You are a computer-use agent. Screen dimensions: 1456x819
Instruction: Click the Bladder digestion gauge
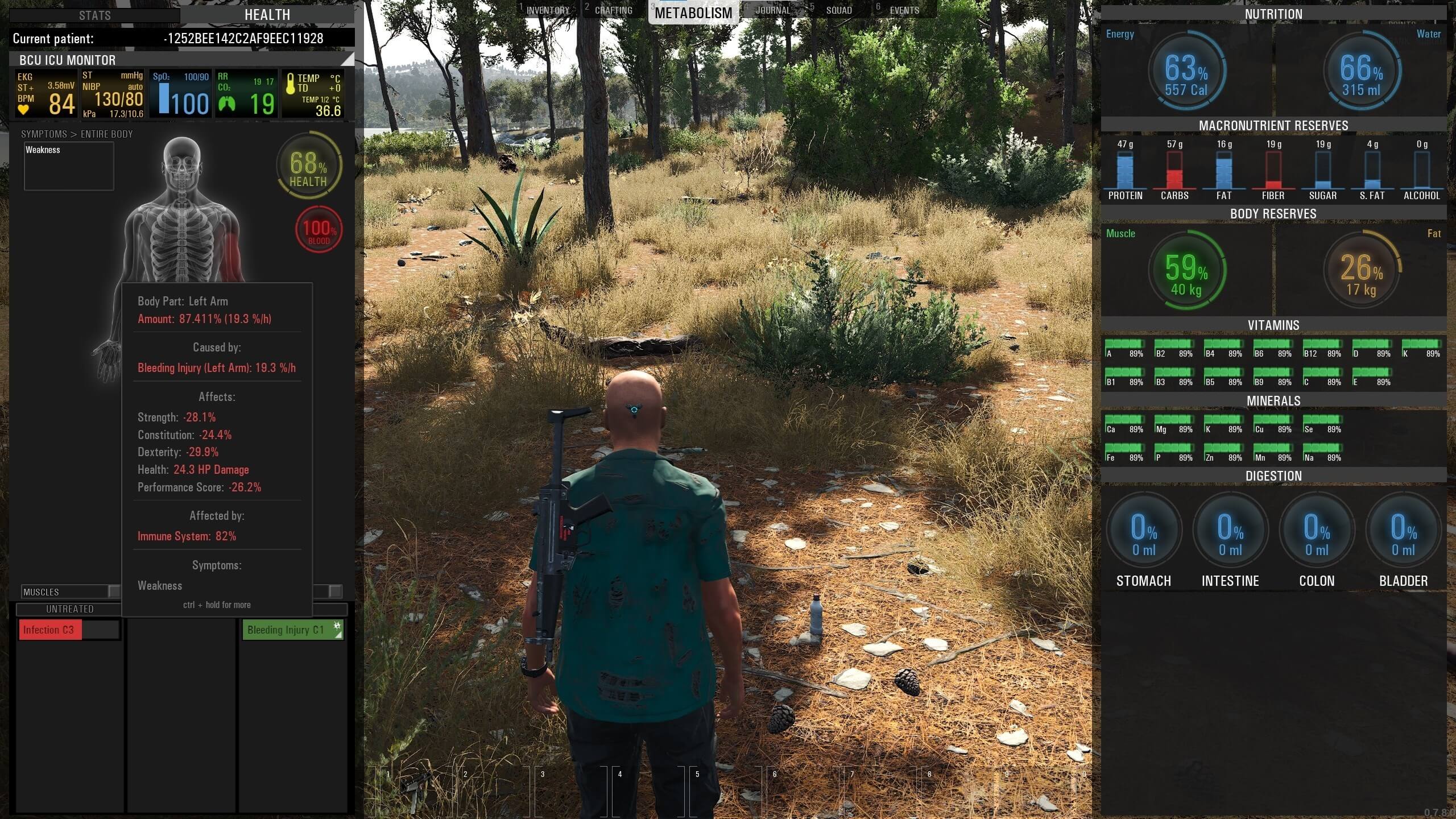point(1403,532)
